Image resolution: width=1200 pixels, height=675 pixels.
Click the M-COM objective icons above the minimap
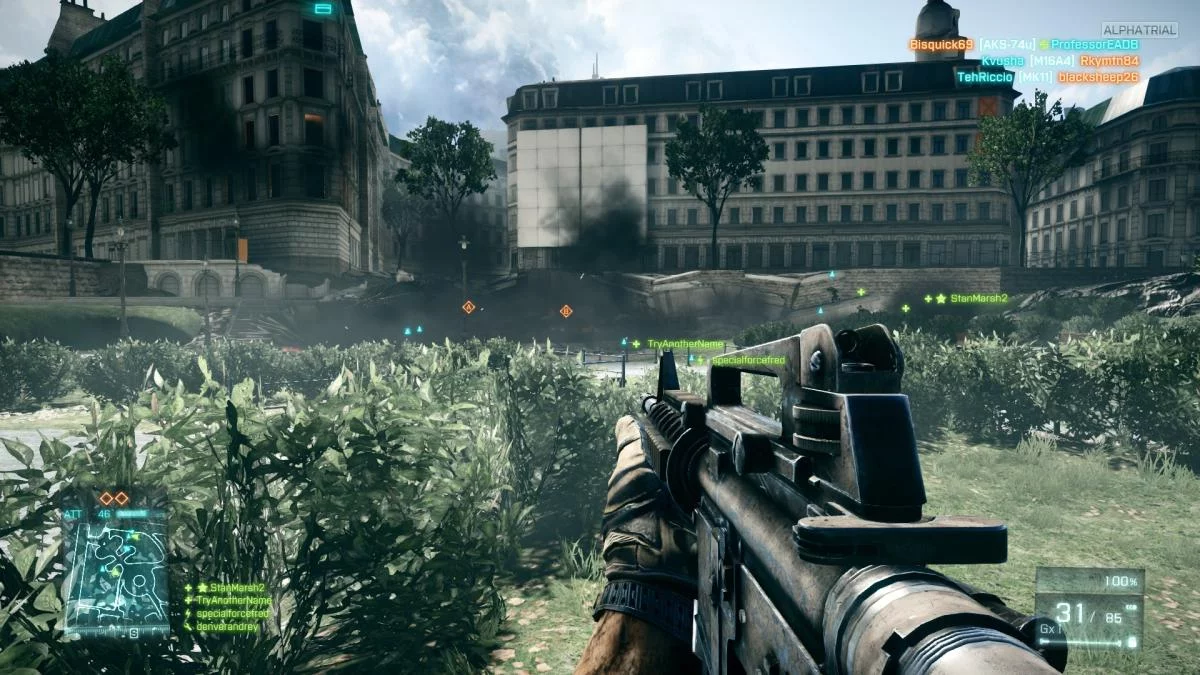113,498
